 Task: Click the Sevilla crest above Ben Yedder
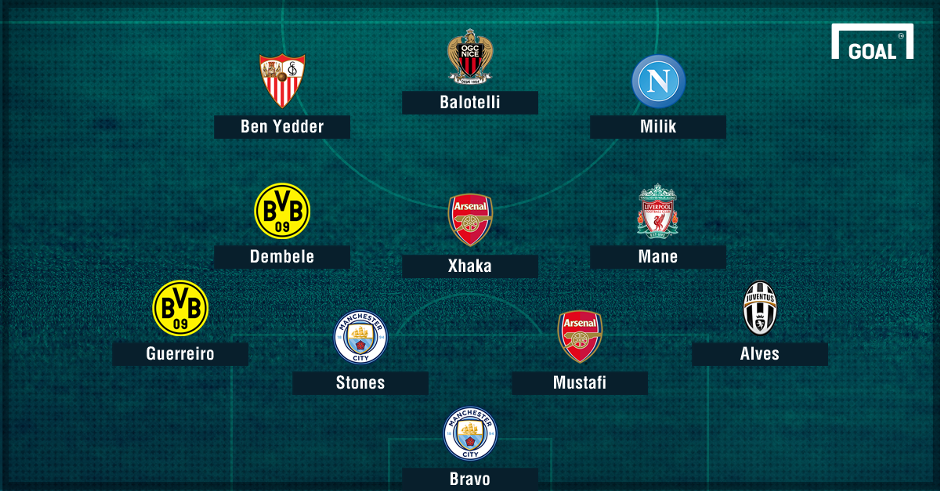[x=282, y=80]
